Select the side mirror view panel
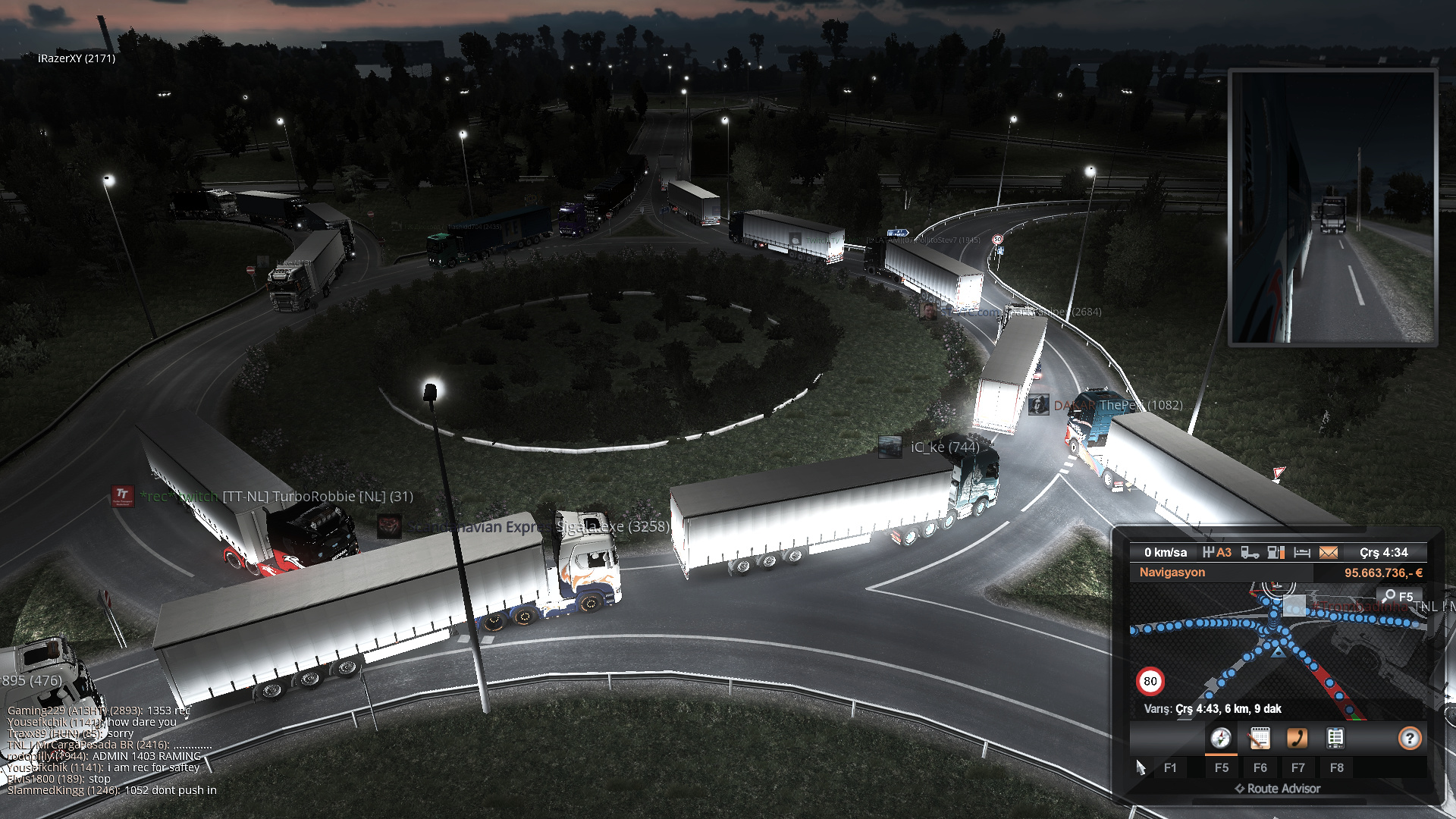 point(1332,207)
